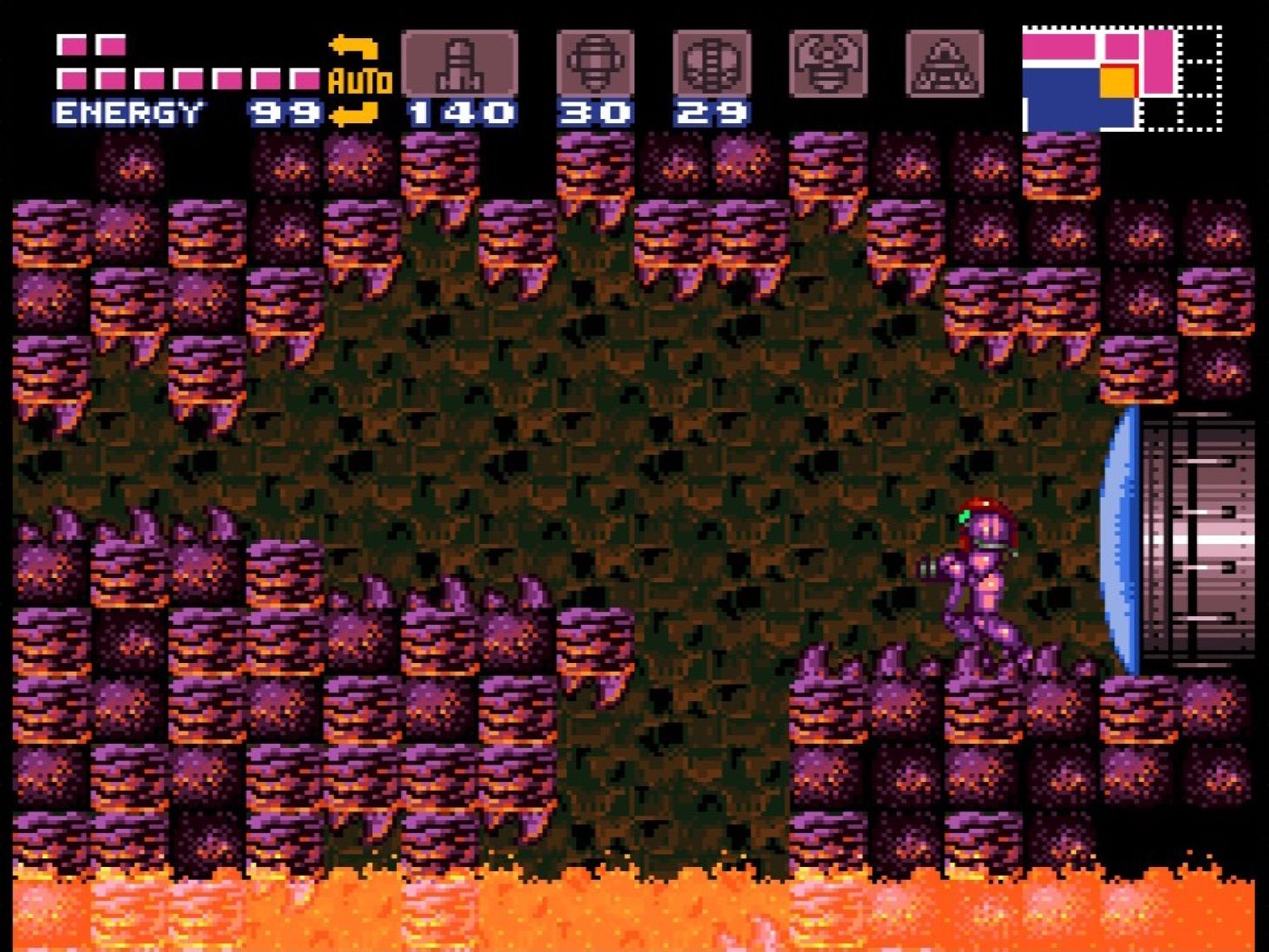Click the Super Missile count 30
Viewport: 1269px width, 952px height.
pos(595,111)
